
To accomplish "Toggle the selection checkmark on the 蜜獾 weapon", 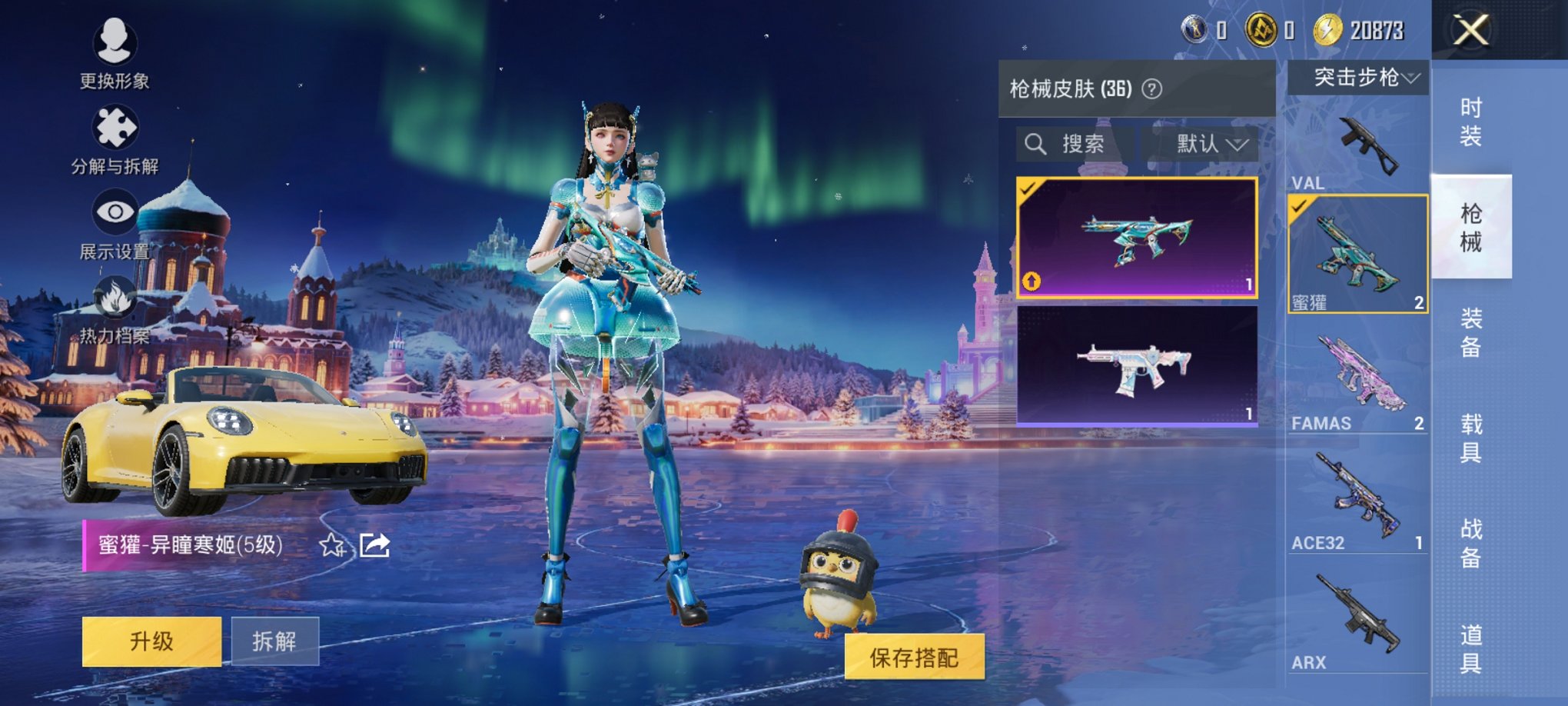I will pos(1300,207).
